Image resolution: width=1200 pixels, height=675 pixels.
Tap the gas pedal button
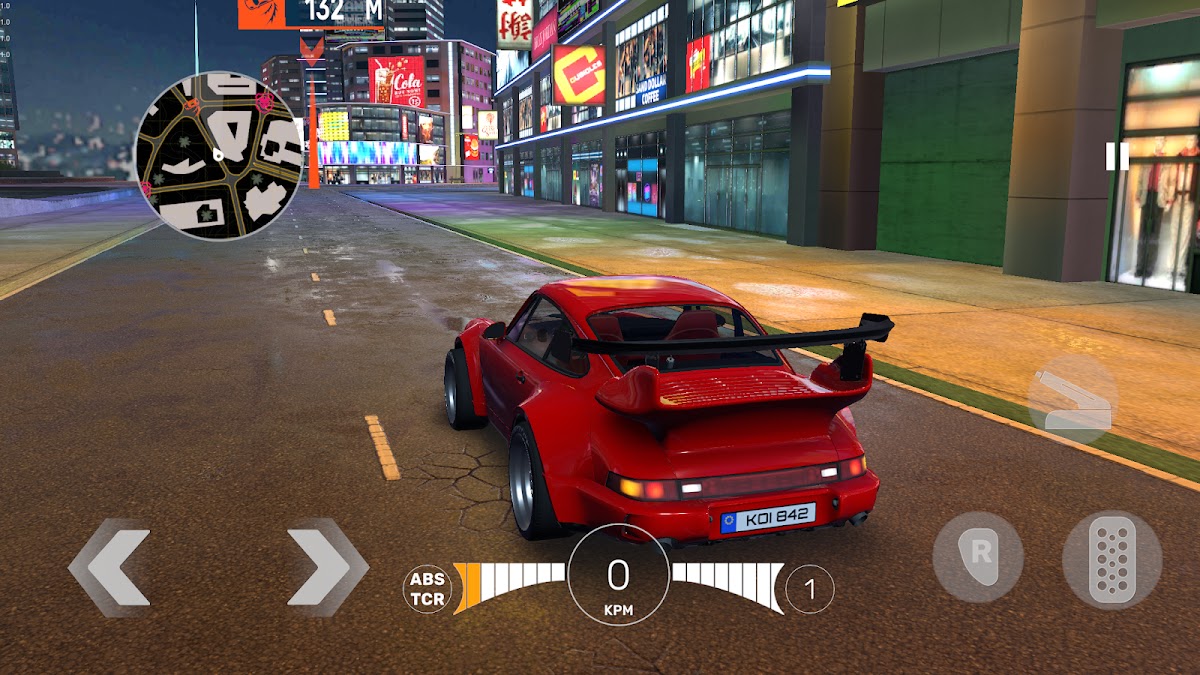pyautogui.click(x=1111, y=559)
